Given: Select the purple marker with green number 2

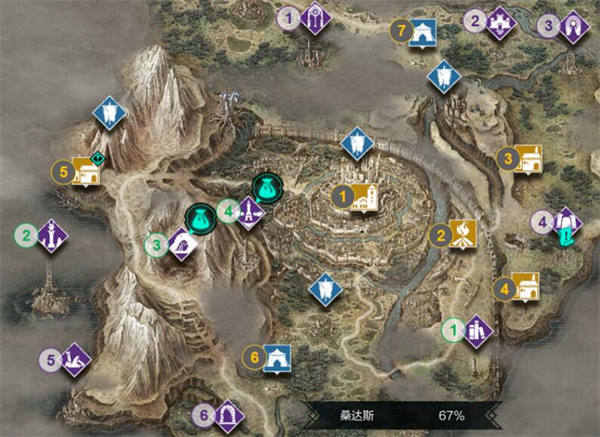Looking at the screenshot, I should (x=50, y=237).
